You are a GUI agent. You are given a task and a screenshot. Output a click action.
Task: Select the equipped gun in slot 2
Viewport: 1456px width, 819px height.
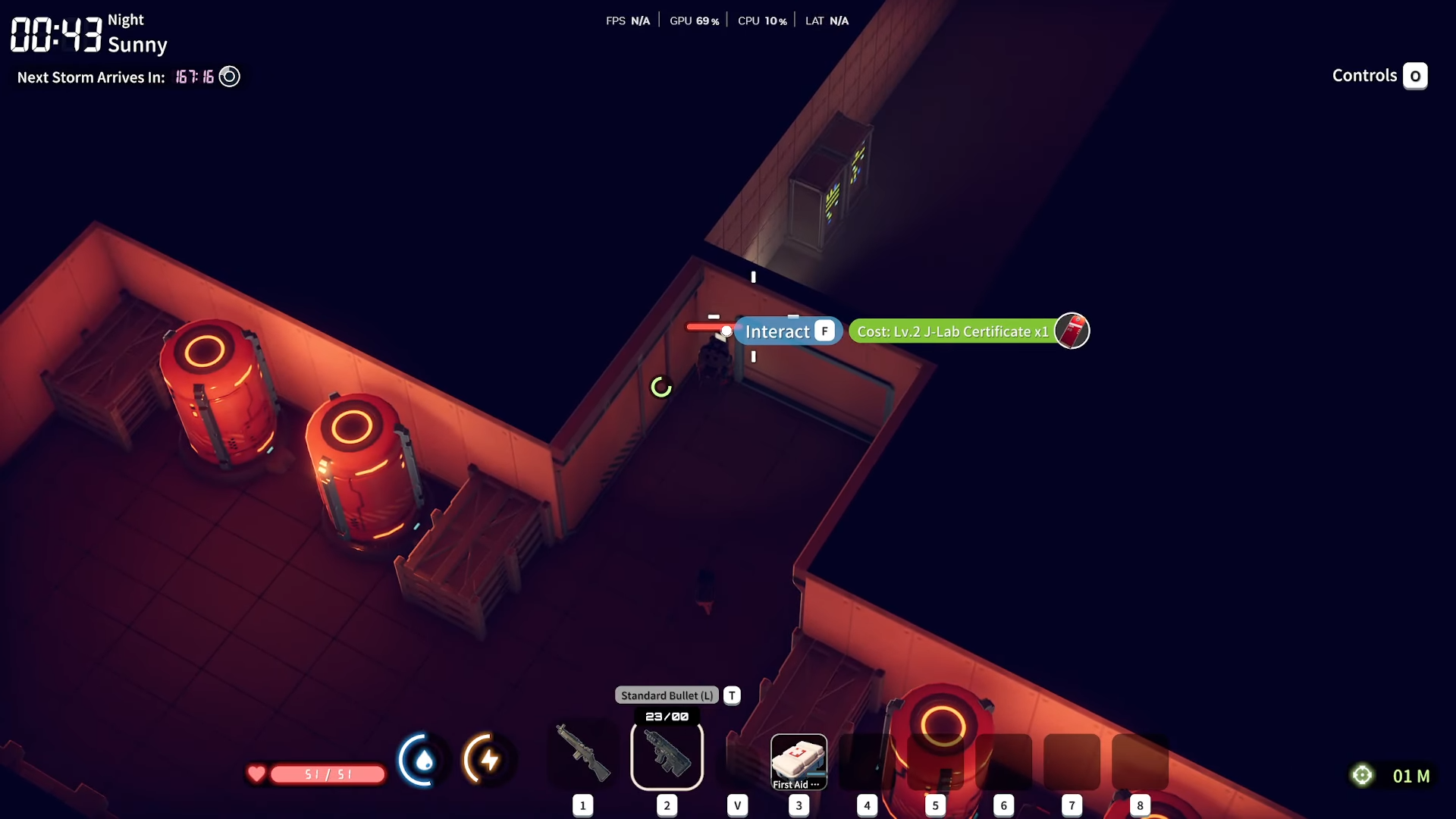tap(667, 755)
